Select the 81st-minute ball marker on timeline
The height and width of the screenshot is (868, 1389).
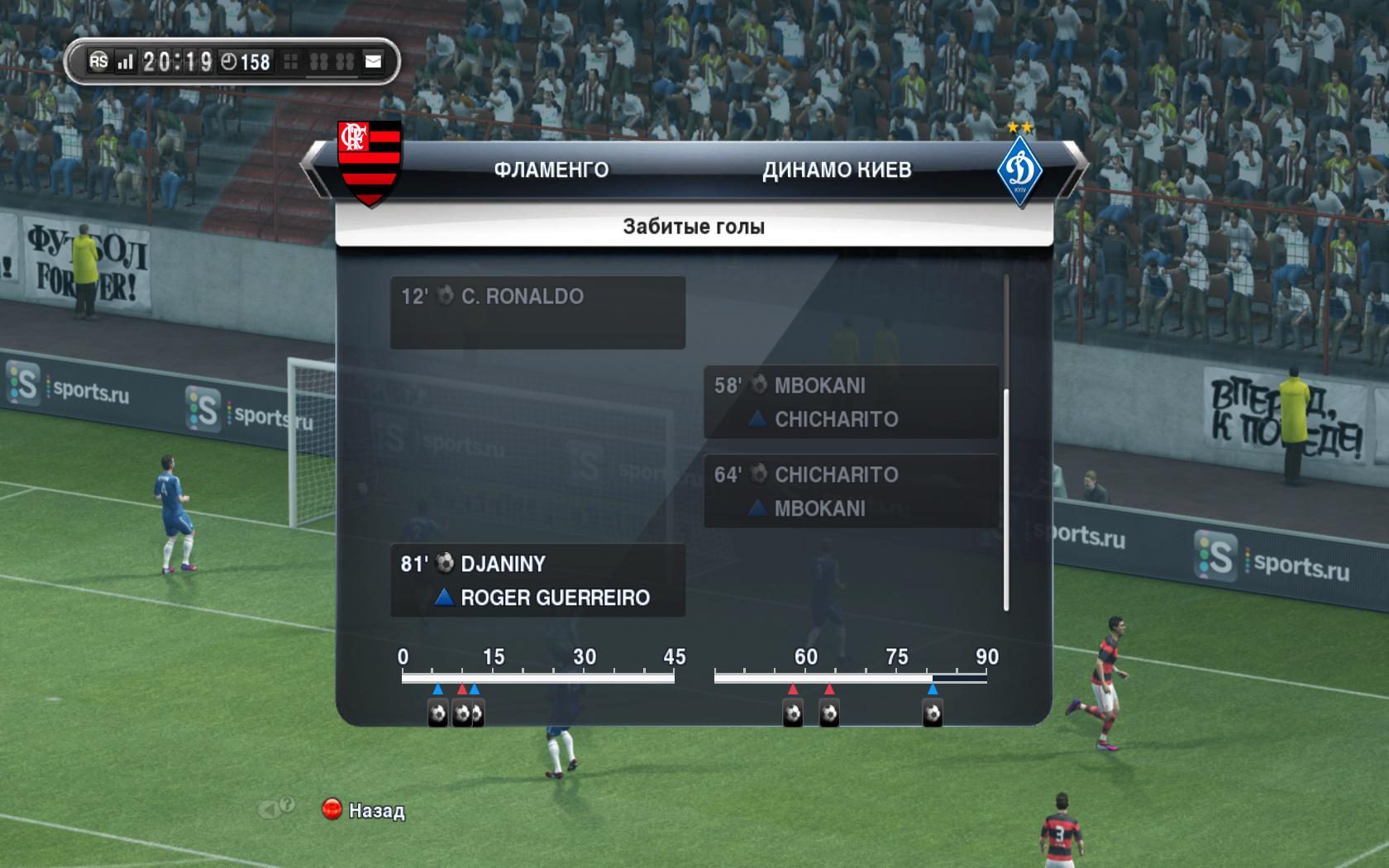click(933, 713)
